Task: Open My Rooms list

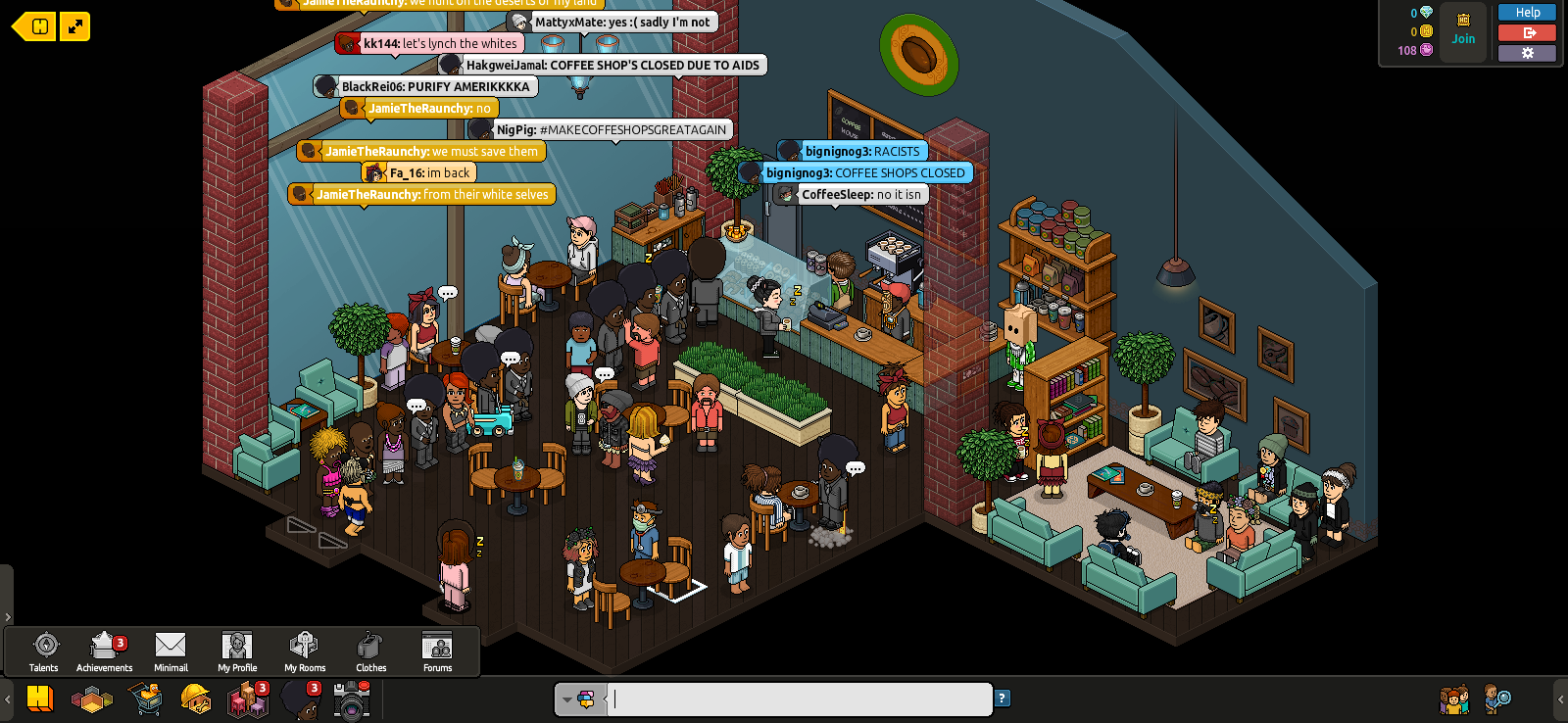Action: 304,651
